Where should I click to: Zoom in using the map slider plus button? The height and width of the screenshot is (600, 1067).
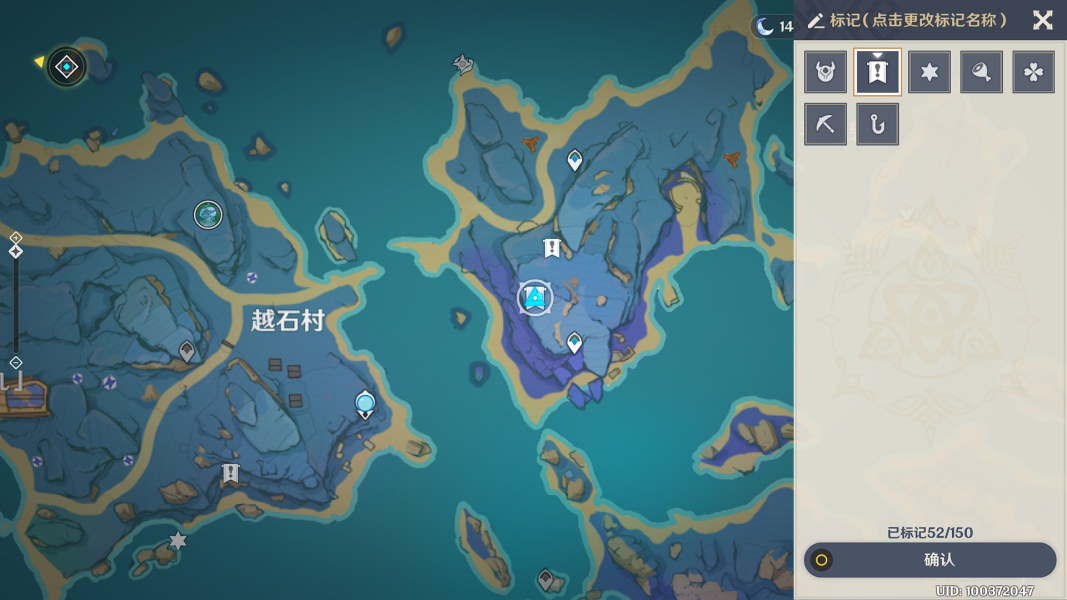pos(16,238)
